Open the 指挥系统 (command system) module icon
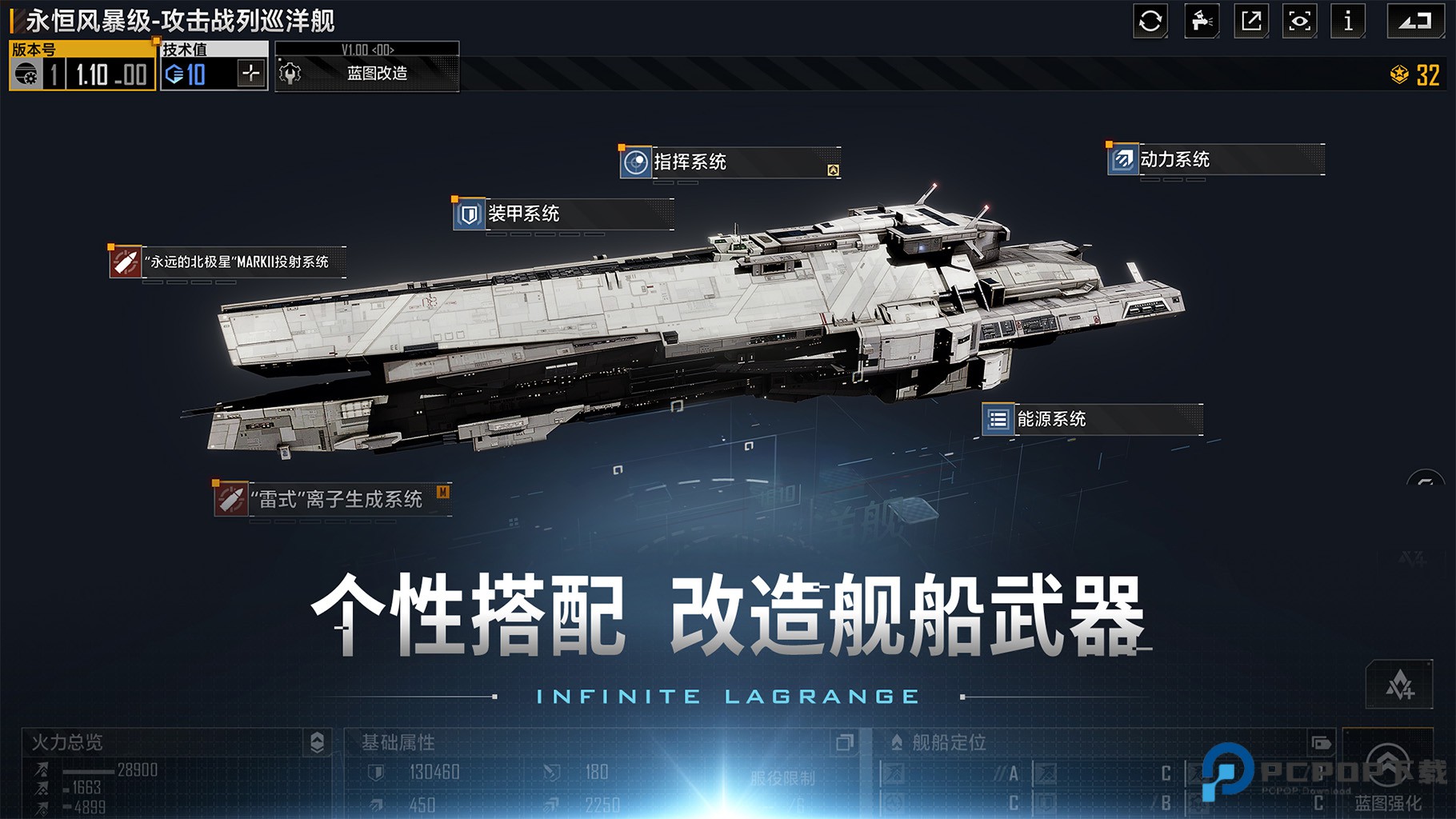1456x819 pixels. pyautogui.click(x=635, y=162)
